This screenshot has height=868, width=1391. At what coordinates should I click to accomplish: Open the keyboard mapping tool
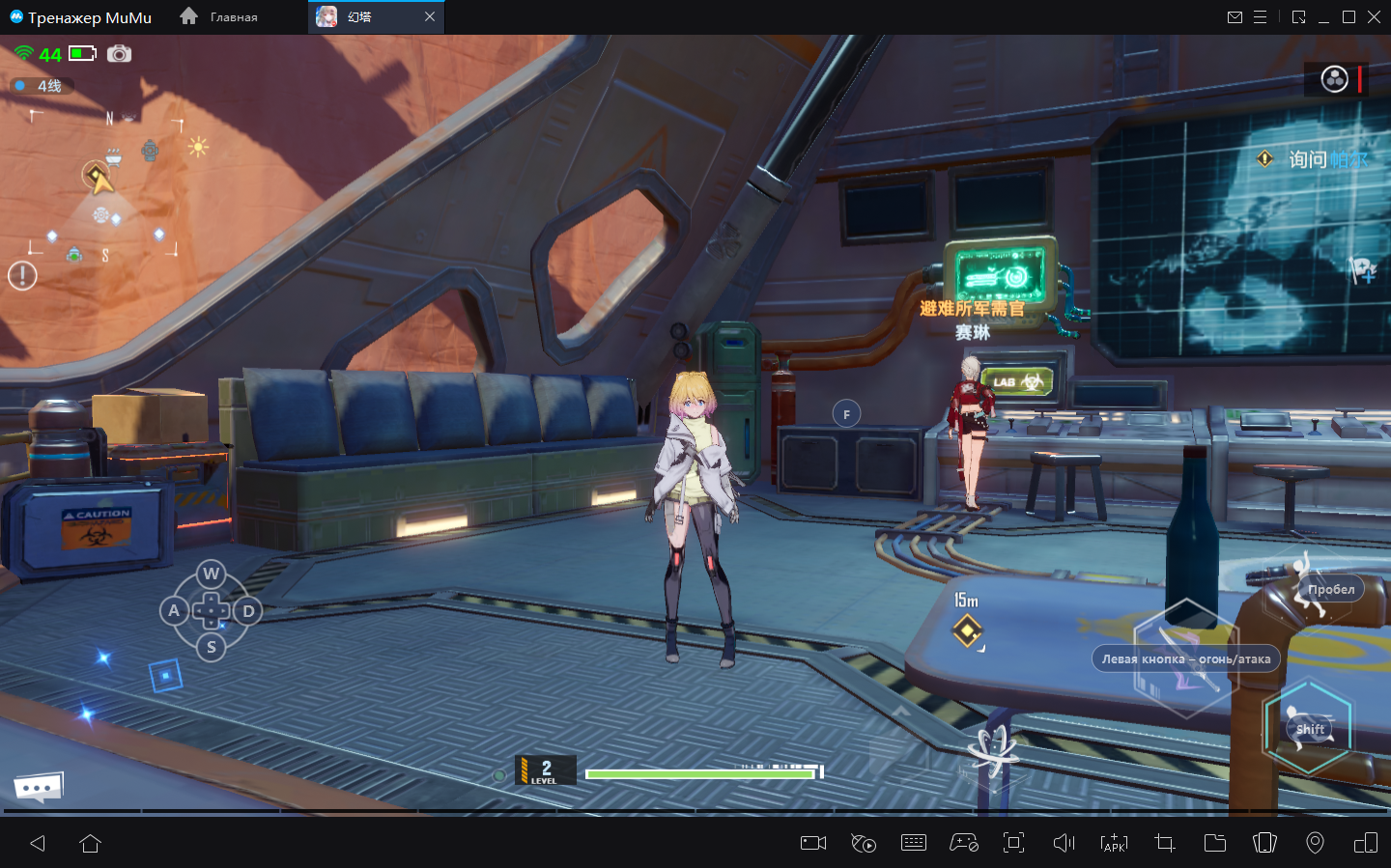(913, 843)
